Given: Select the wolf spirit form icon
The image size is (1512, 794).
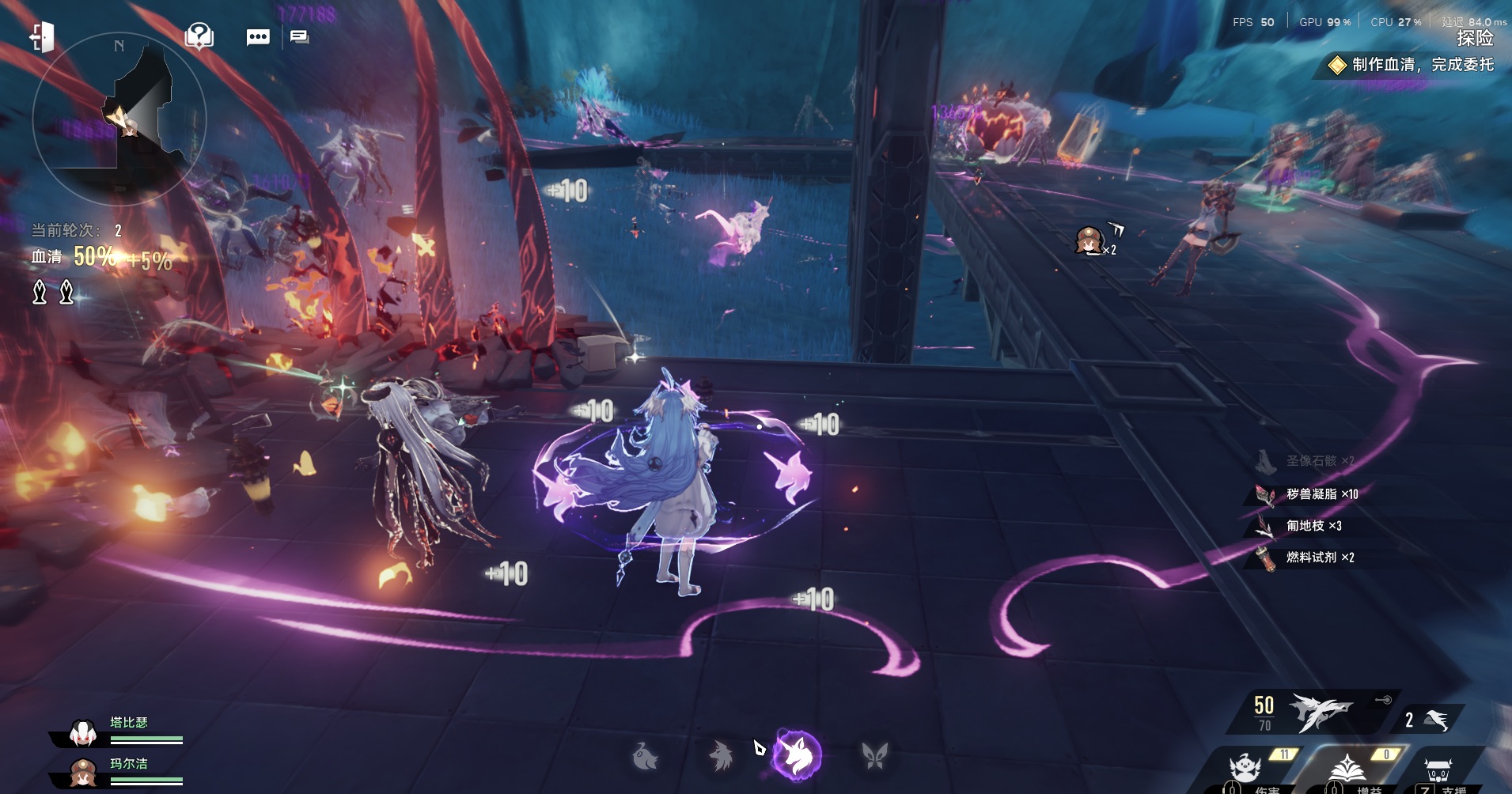Looking at the screenshot, I should [x=721, y=756].
